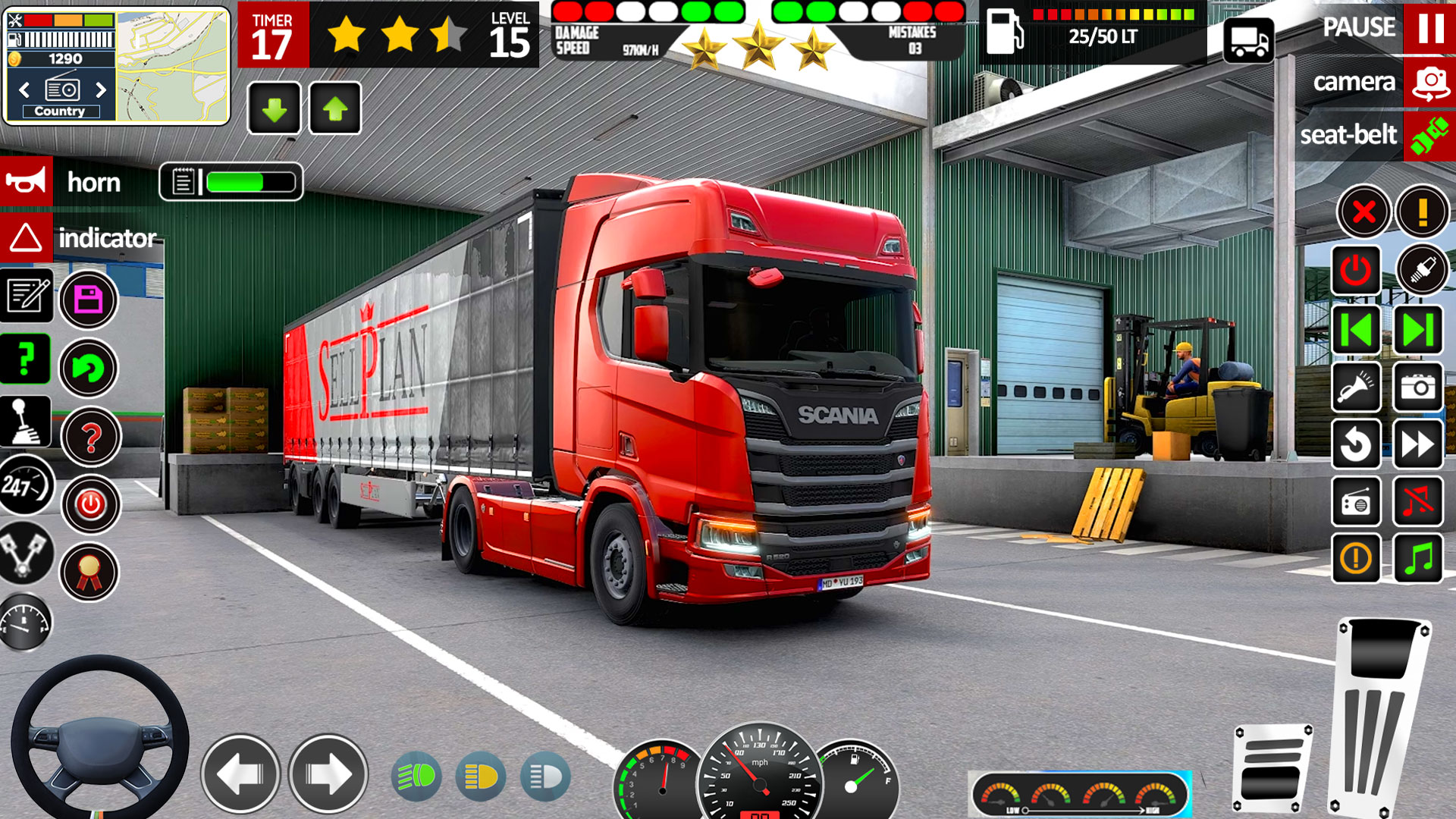Steer left with the left arrow
1456x819 pixels.
[x=240, y=773]
